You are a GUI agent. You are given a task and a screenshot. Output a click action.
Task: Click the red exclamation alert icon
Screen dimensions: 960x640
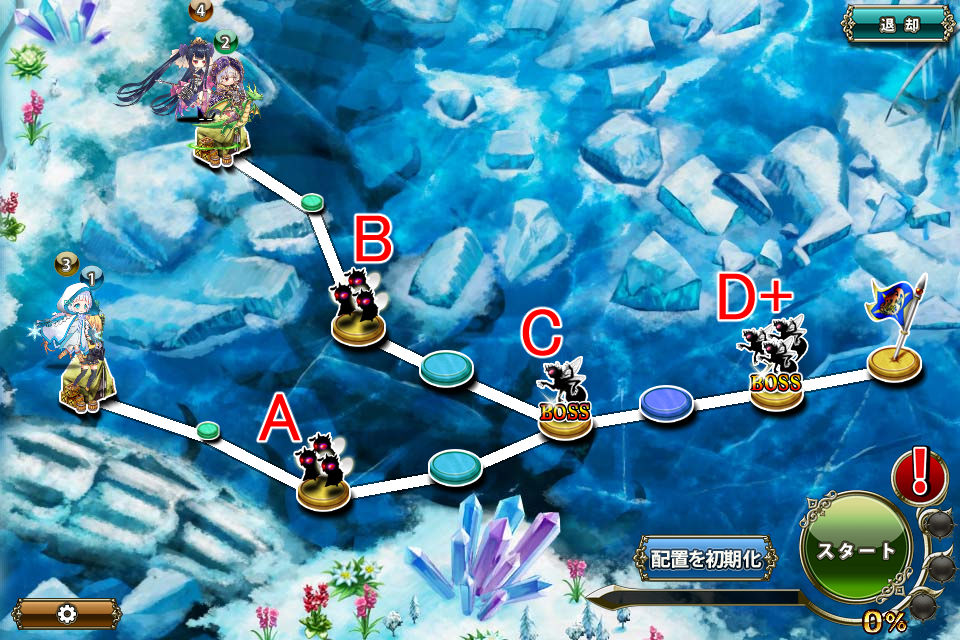(x=919, y=473)
